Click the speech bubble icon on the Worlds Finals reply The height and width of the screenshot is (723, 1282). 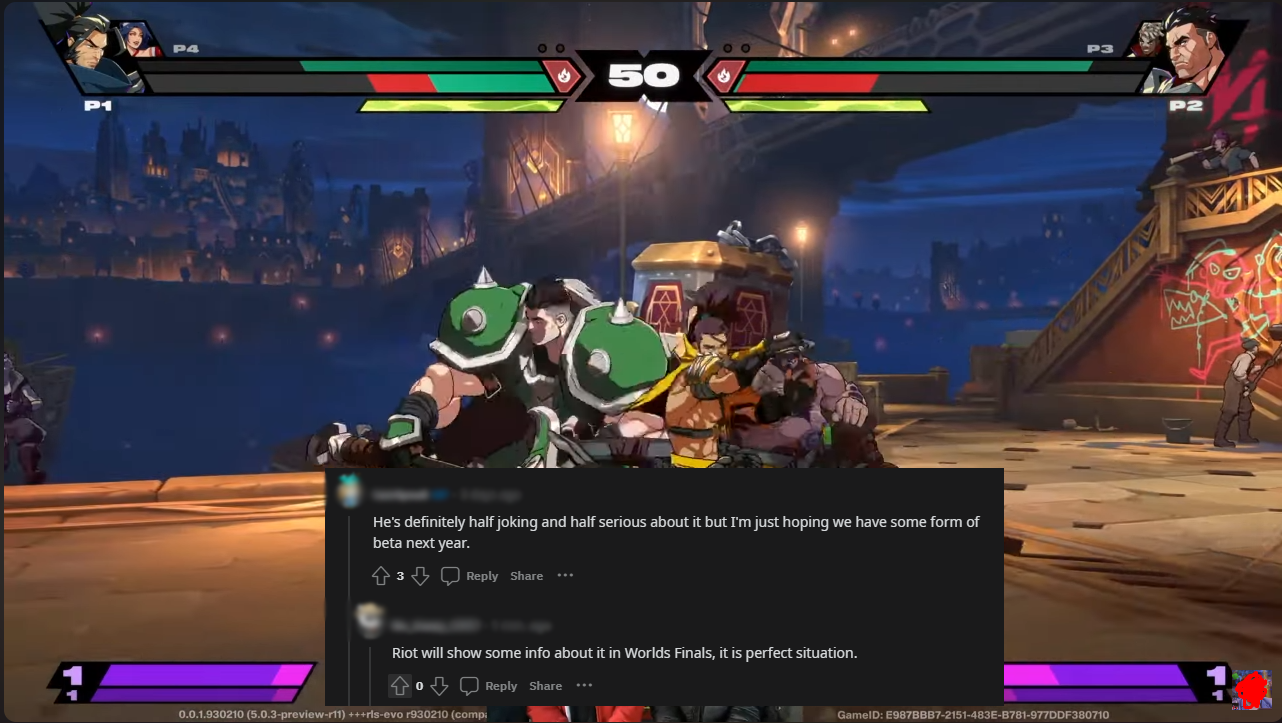coord(469,685)
